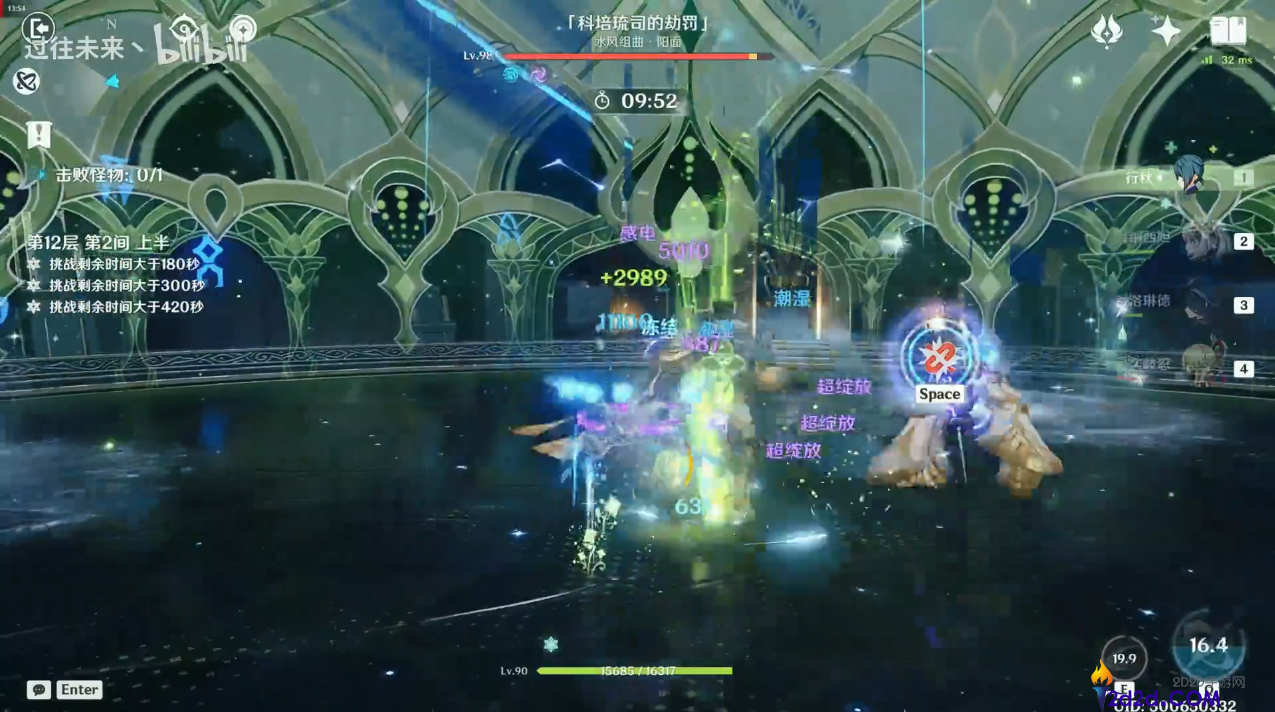Trigger the elemental burst showing 16.4 cooldown
The image size is (1275, 712).
(x=1208, y=646)
